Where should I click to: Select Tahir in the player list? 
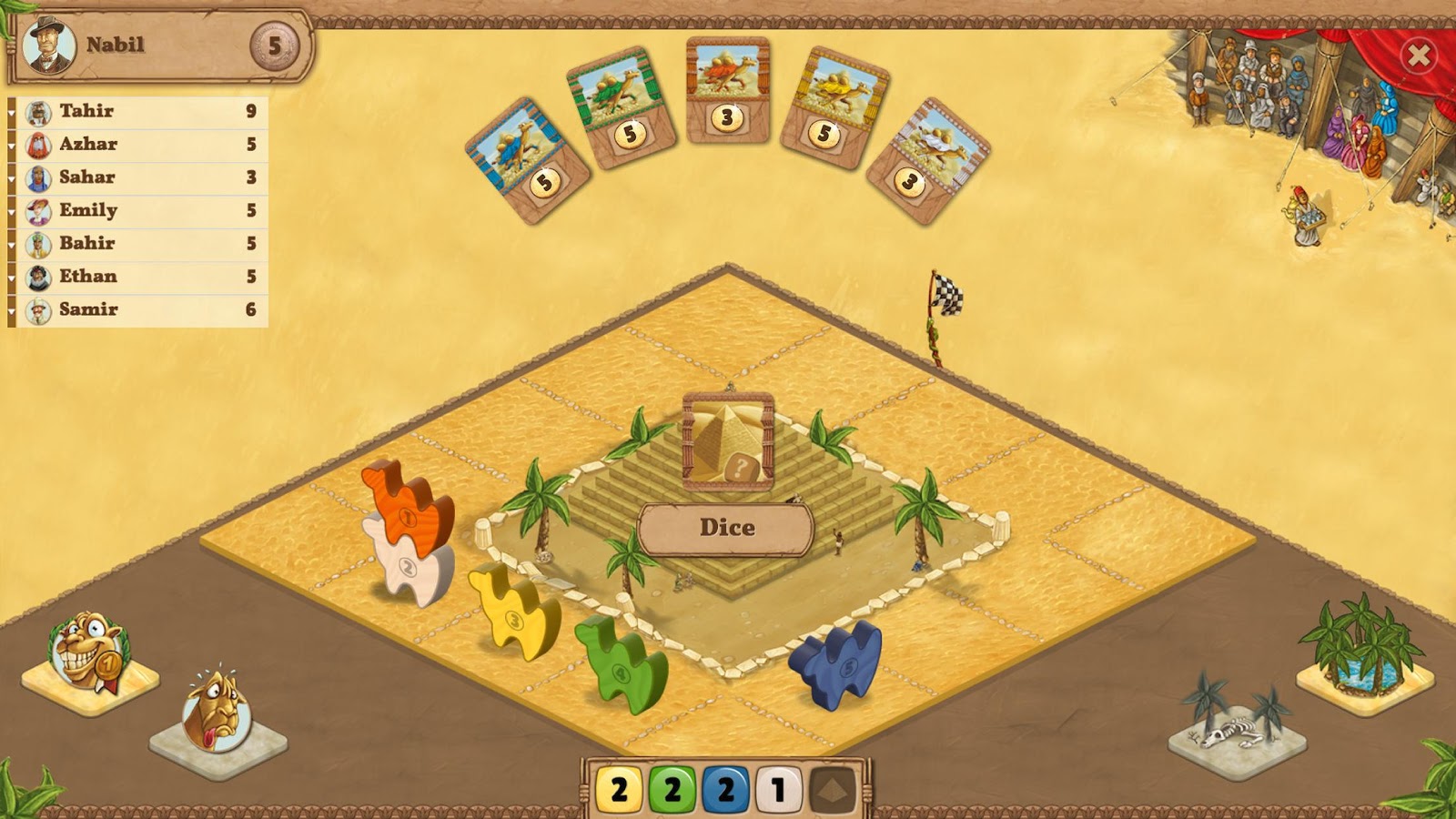coord(138,111)
